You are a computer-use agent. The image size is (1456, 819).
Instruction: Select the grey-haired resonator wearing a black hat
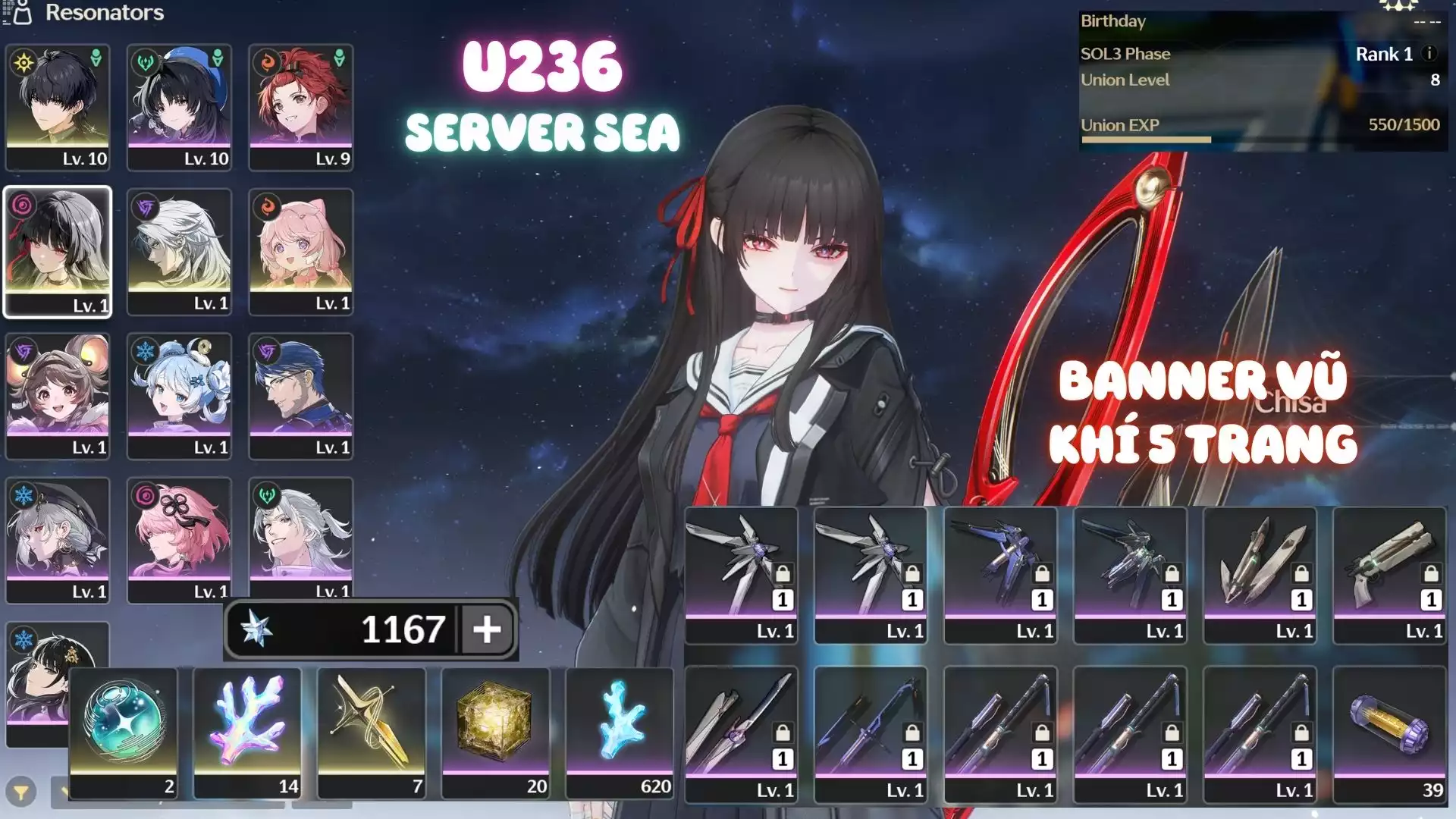pyautogui.click(x=58, y=539)
